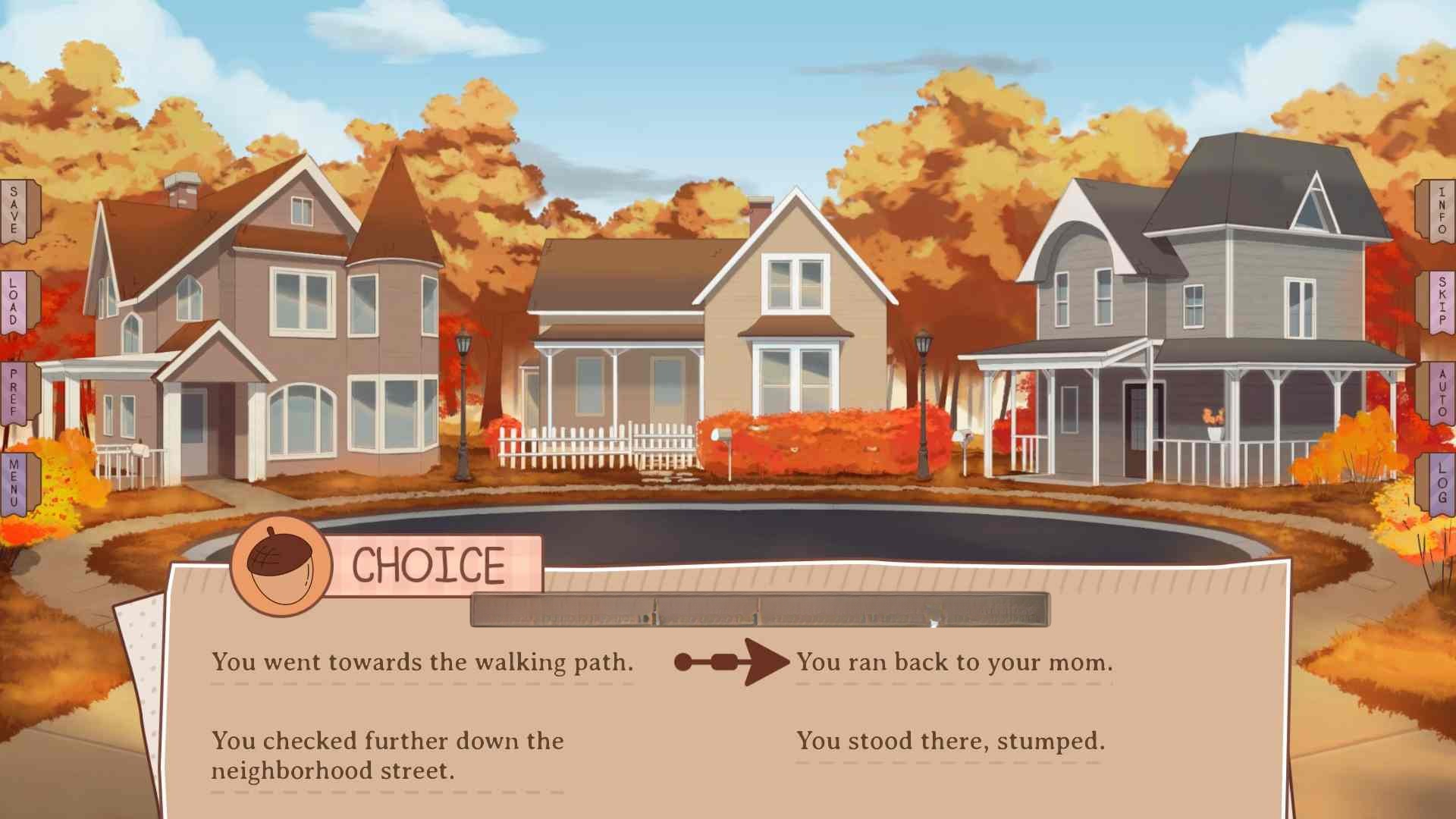Pick "You stood there, stumped."
This screenshot has width=1456, height=819.
[949, 740]
